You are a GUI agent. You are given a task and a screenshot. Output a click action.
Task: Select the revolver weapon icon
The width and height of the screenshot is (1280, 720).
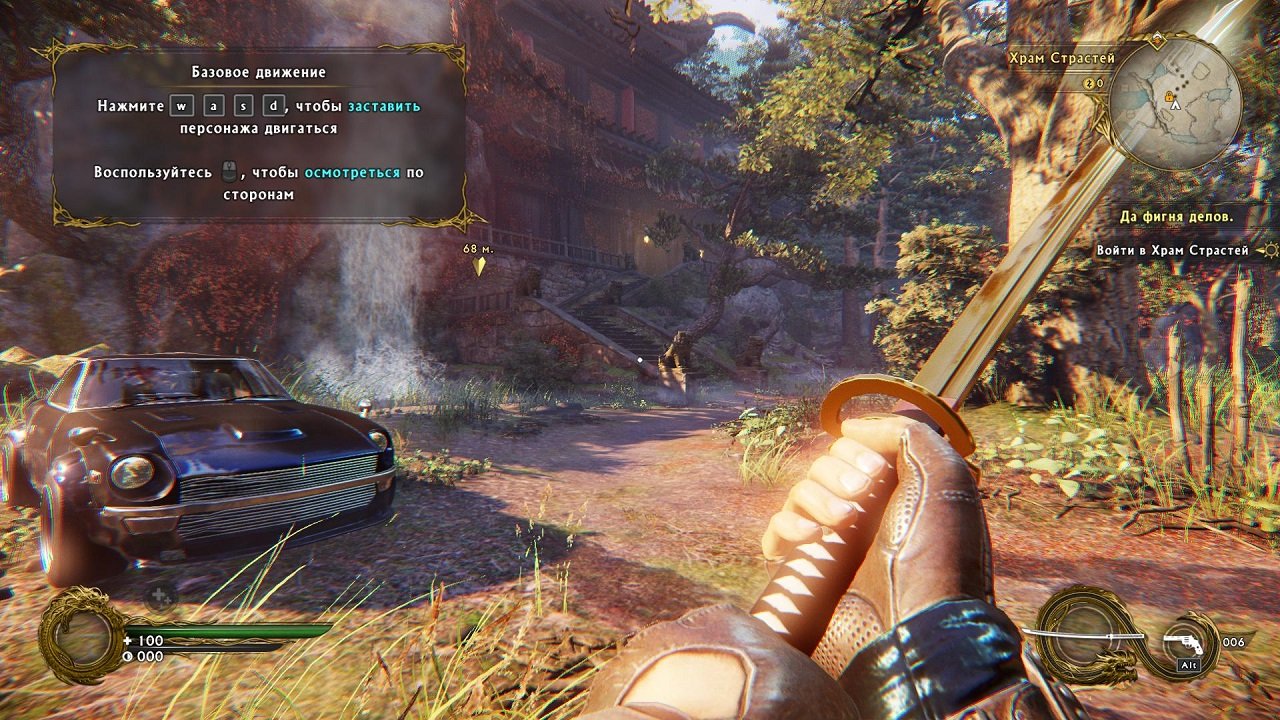click(x=1184, y=643)
